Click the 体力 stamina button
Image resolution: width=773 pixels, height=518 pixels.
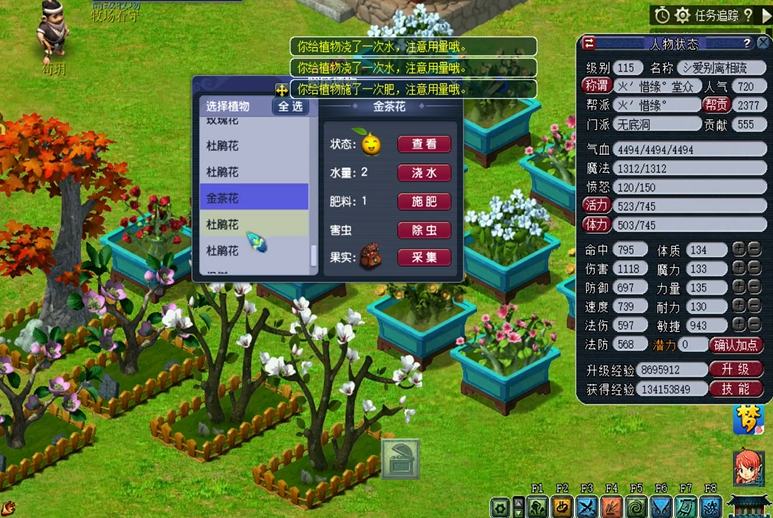click(x=596, y=225)
